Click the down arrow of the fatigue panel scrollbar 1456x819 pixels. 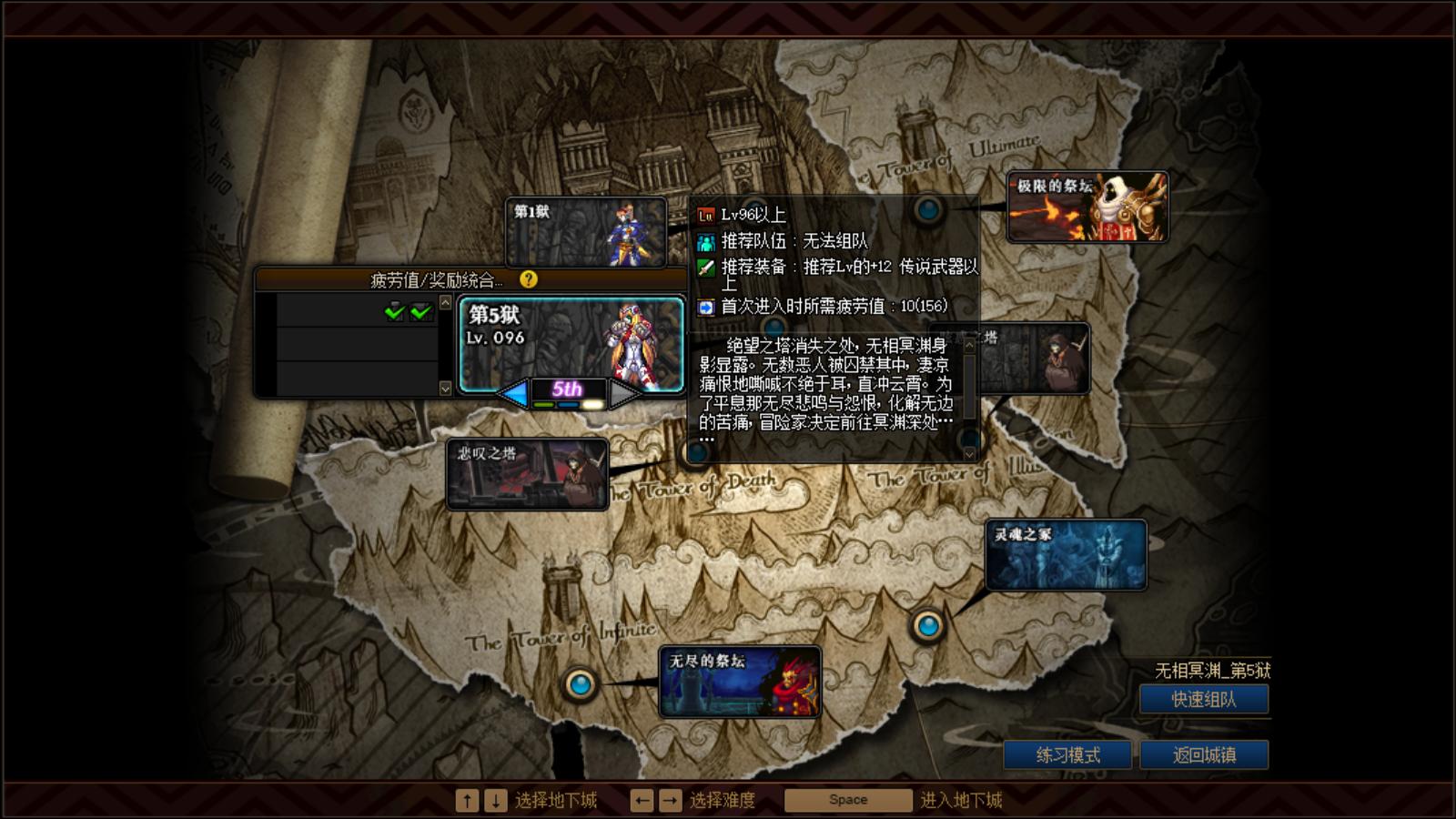446,388
